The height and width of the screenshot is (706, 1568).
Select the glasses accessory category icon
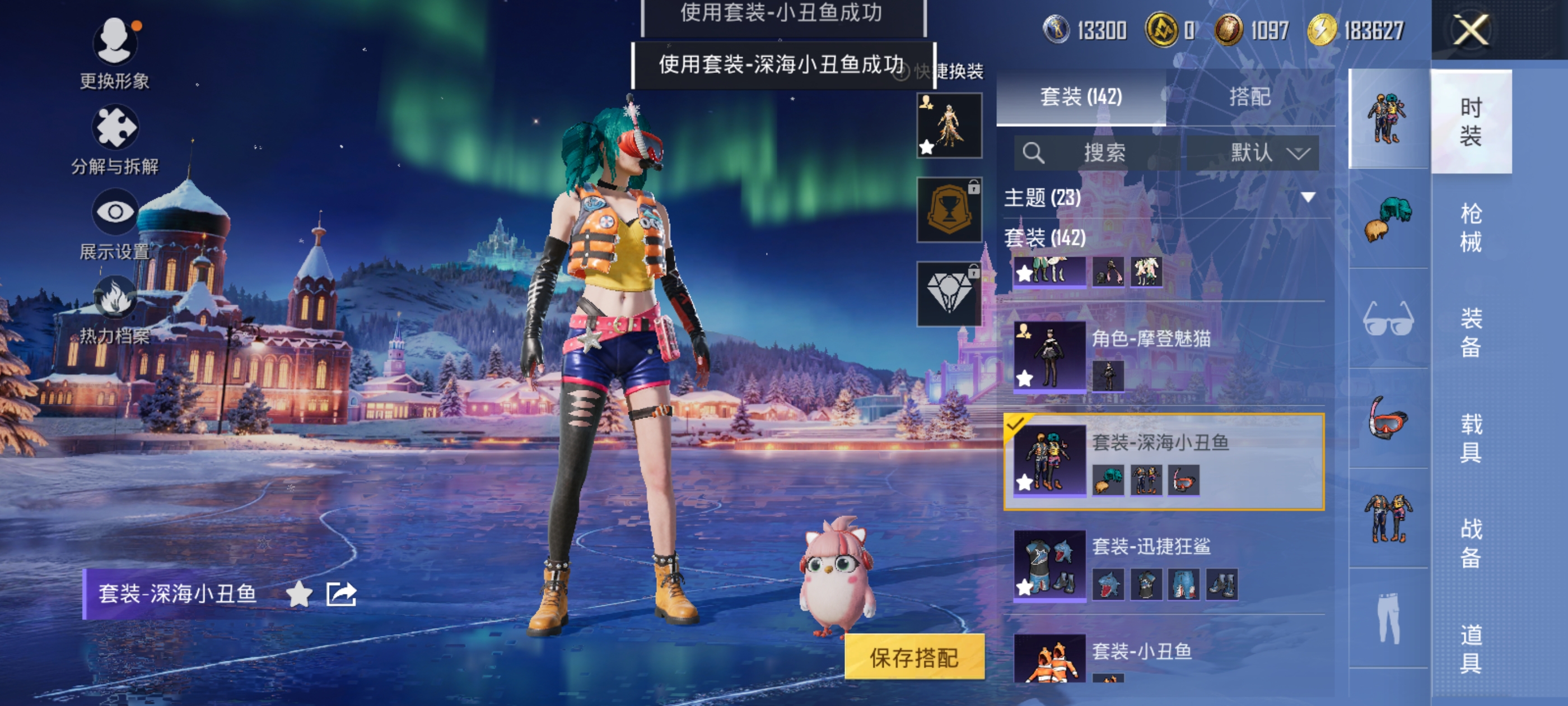(1388, 319)
